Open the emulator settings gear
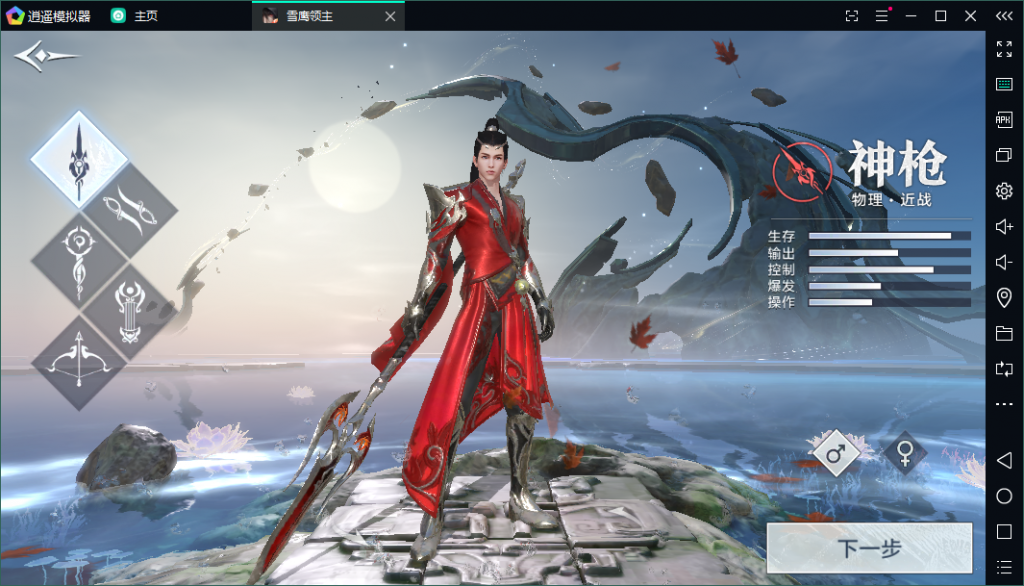1024x586 pixels. [x=1004, y=191]
